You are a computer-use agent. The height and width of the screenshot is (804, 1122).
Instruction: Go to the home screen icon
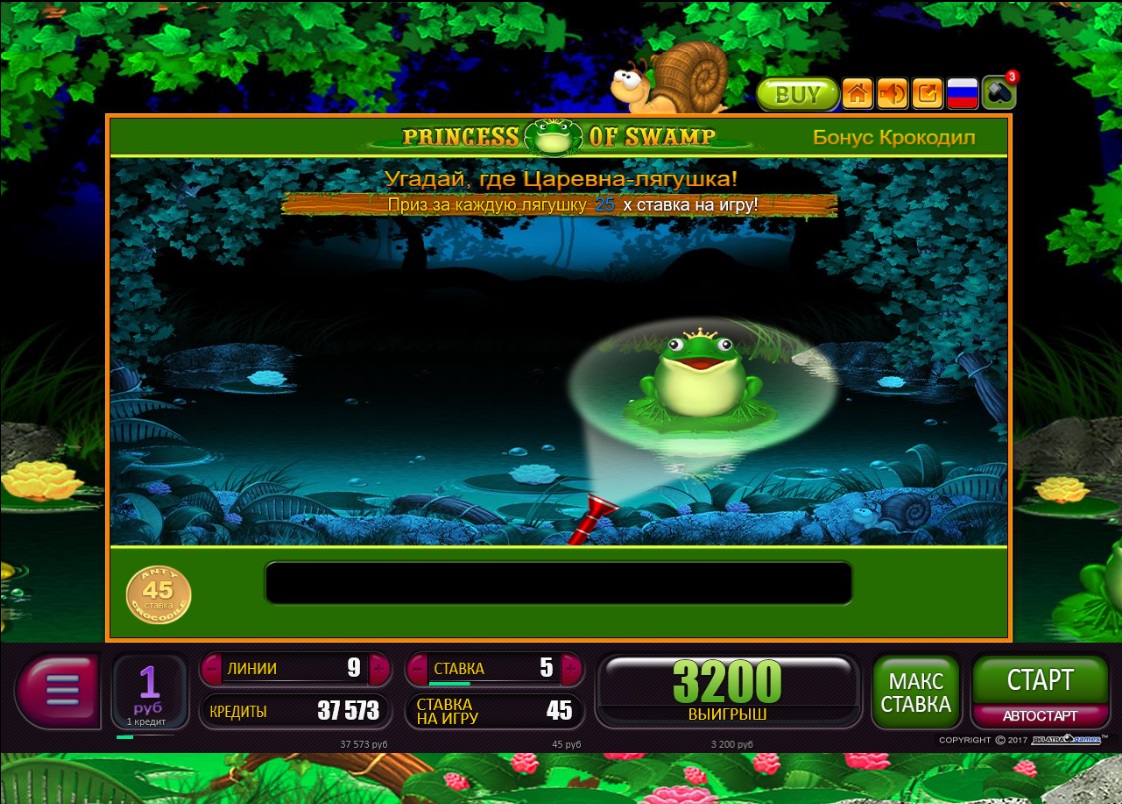point(857,94)
